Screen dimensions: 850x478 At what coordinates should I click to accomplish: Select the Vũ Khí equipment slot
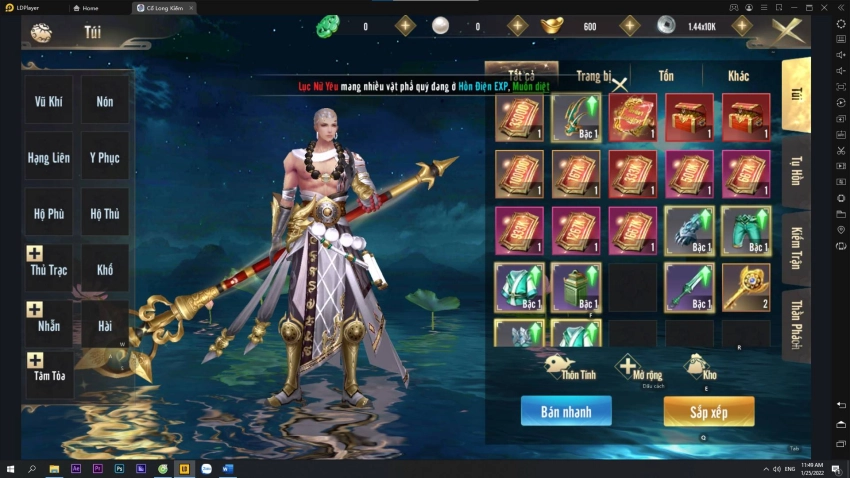click(x=48, y=101)
